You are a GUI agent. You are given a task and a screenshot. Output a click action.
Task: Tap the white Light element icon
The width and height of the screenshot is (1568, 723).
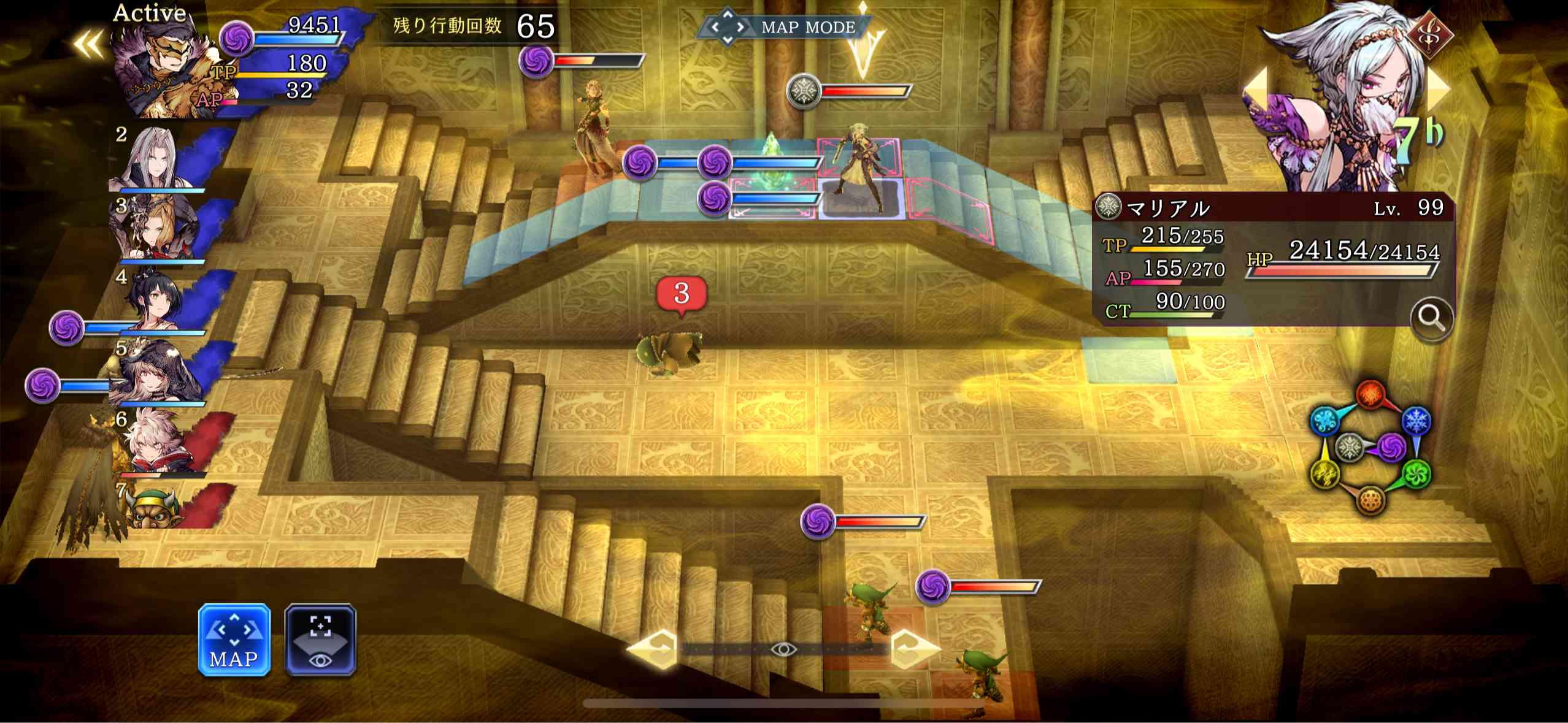click(x=1349, y=447)
